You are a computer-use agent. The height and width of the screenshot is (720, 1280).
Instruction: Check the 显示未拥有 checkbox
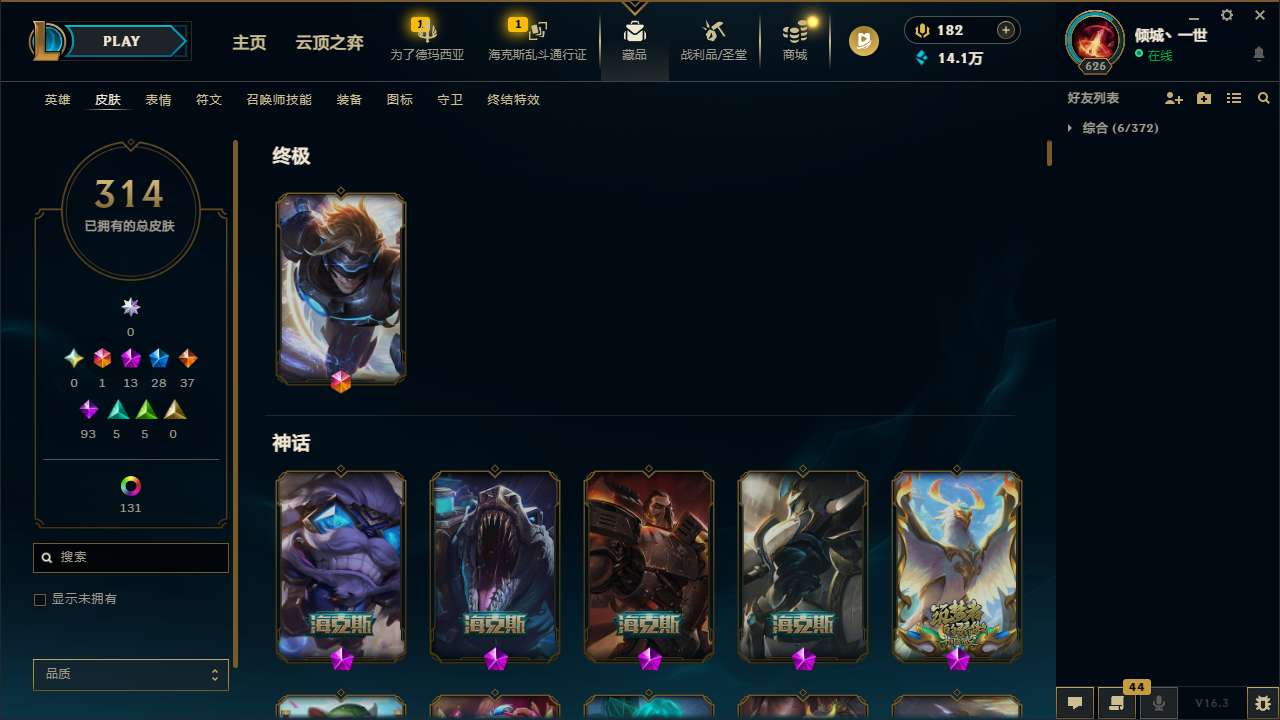40,599
